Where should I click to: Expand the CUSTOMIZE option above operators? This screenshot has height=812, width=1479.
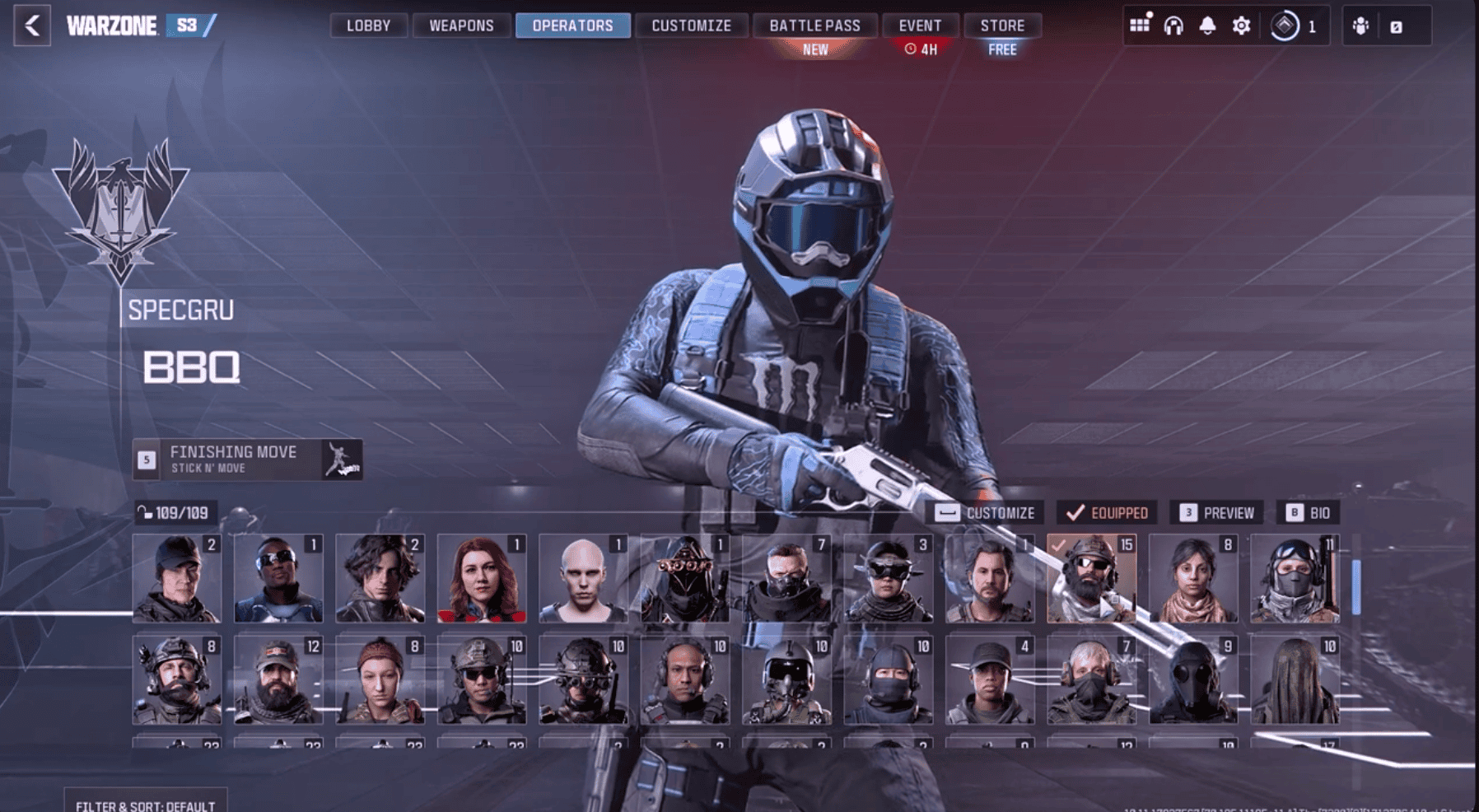click(x=987, y=511)
